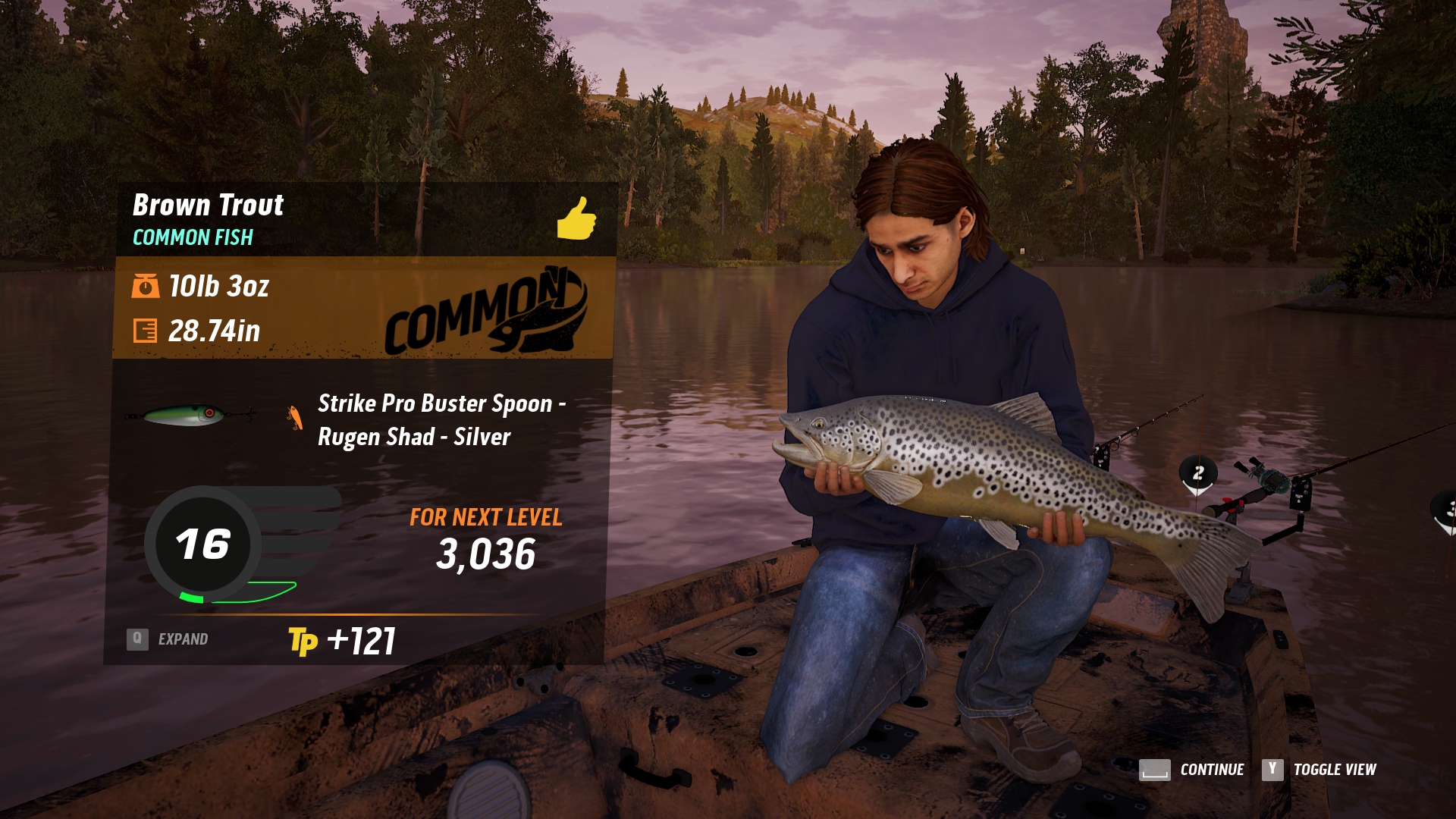
Task: Click the yellow thumbs-up icon
Action: [576, 218]
